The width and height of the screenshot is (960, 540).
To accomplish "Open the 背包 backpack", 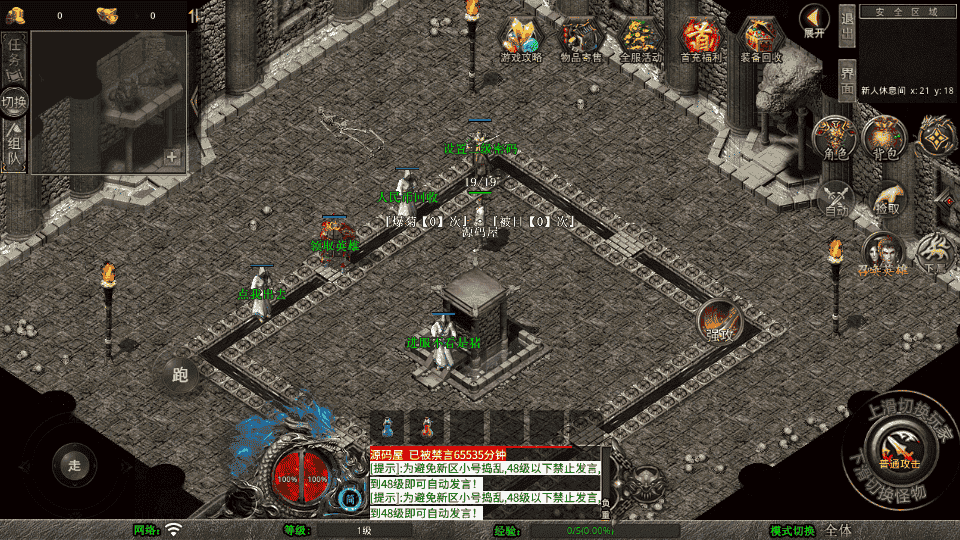I will (884, 138).
